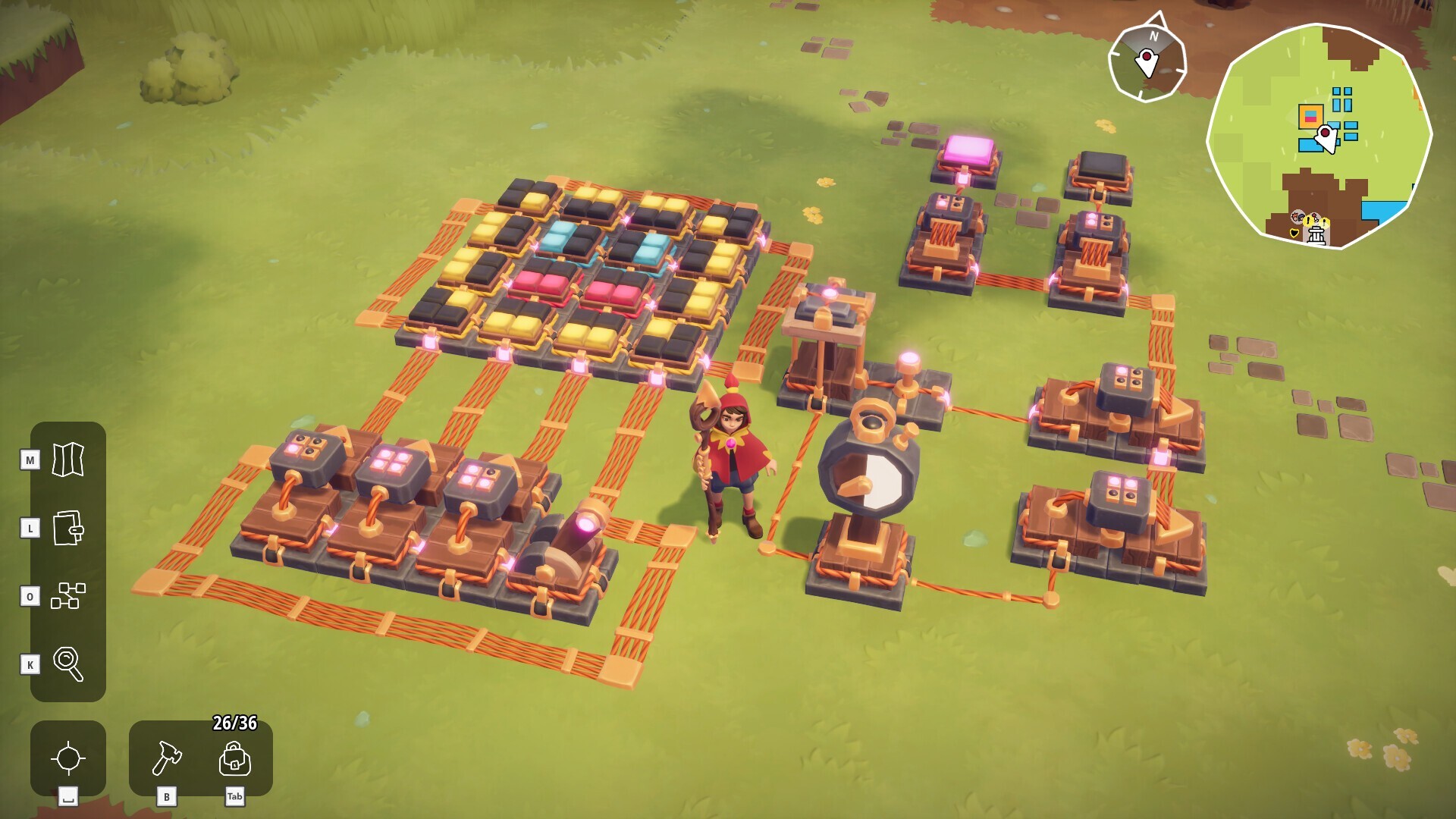Click the orange workbench square on minimap
1456x819 pixels.
[x=1310, y=115]
